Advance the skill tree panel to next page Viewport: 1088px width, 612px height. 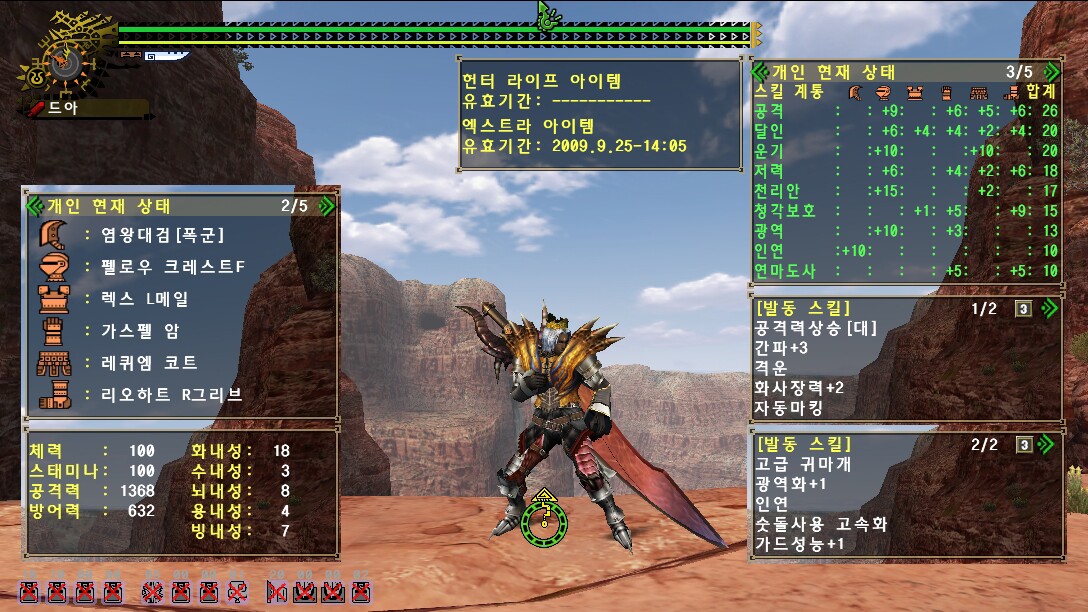(1049, 72)
